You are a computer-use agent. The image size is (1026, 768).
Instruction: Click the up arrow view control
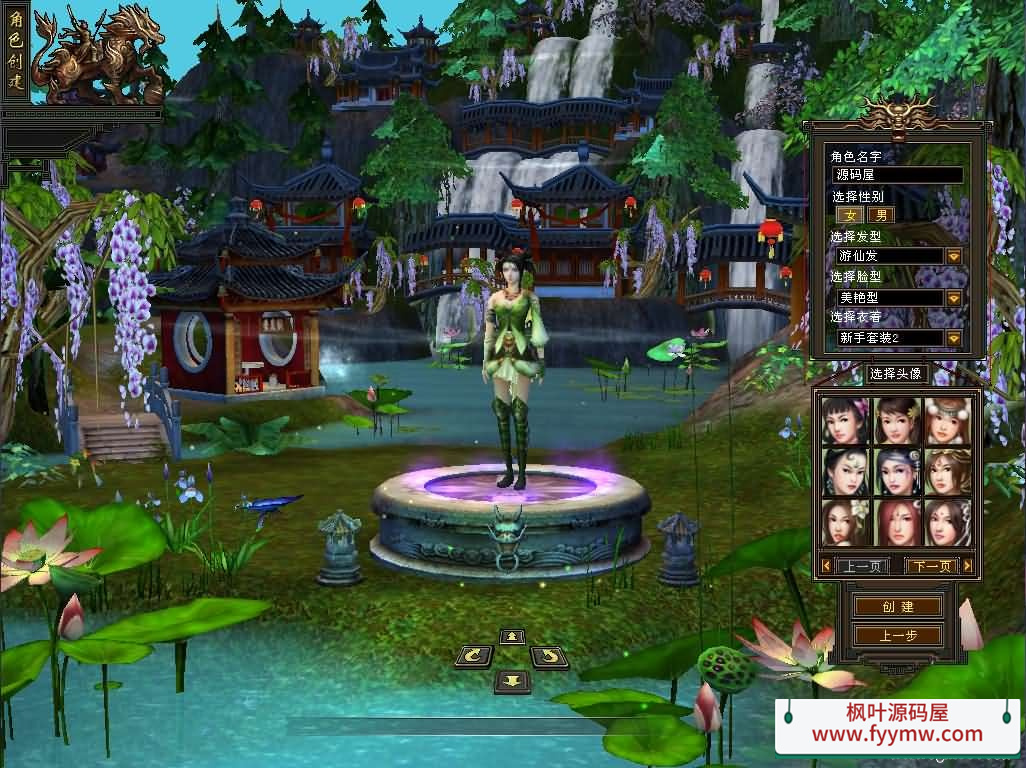512,636
